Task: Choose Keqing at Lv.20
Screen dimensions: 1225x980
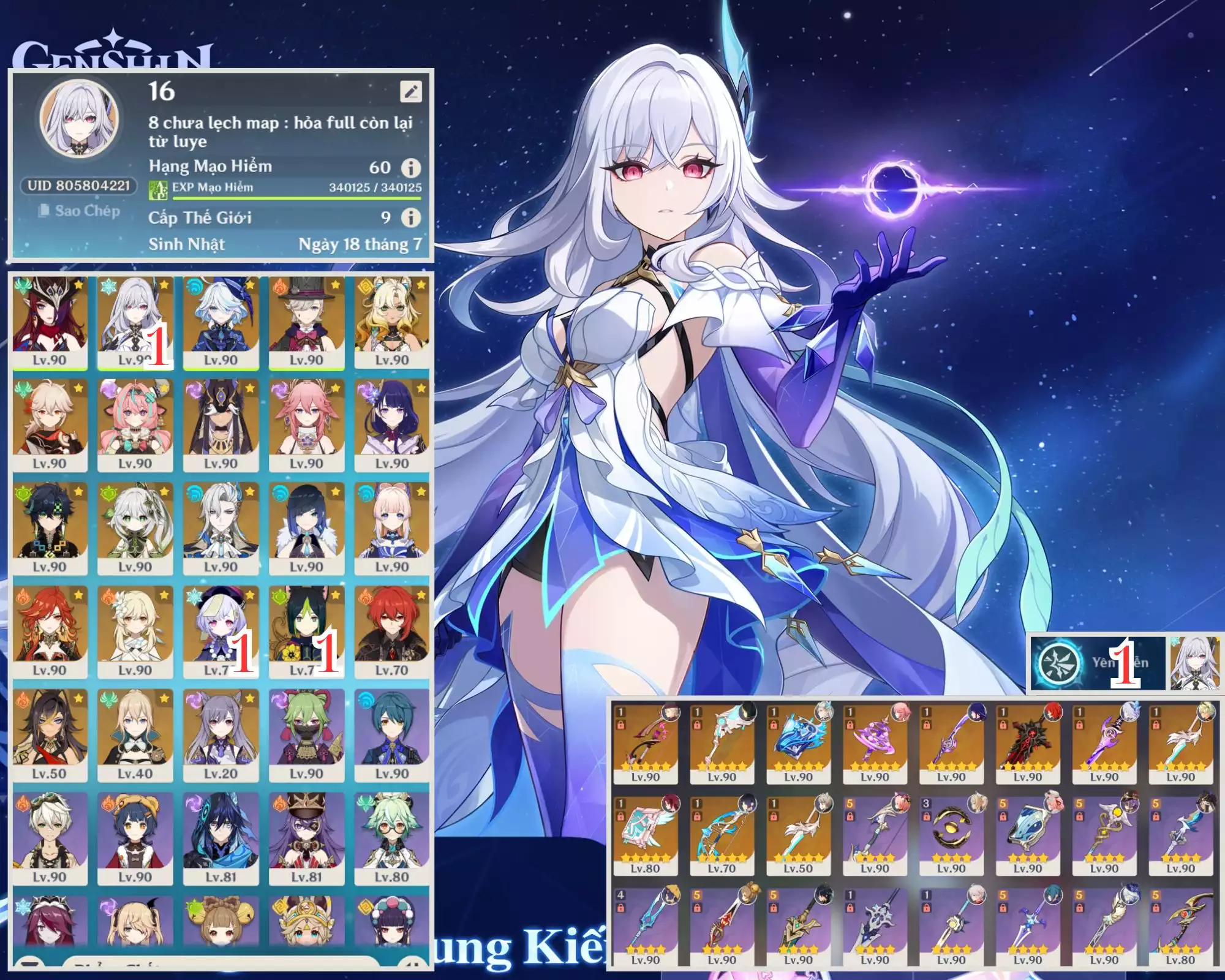Action: [221, 735]
